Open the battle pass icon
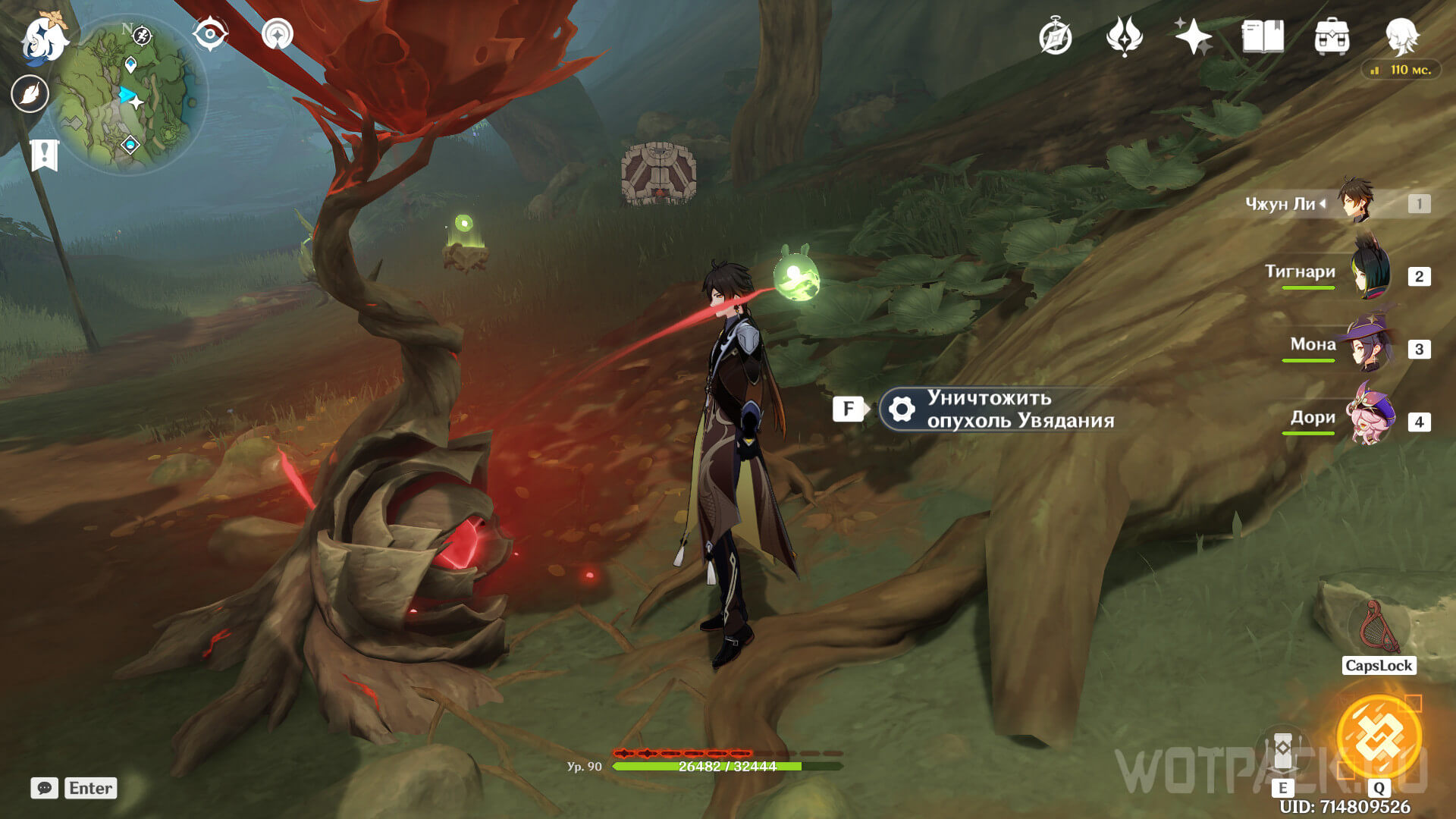The image size is (1456, 819). [1124, 36]
